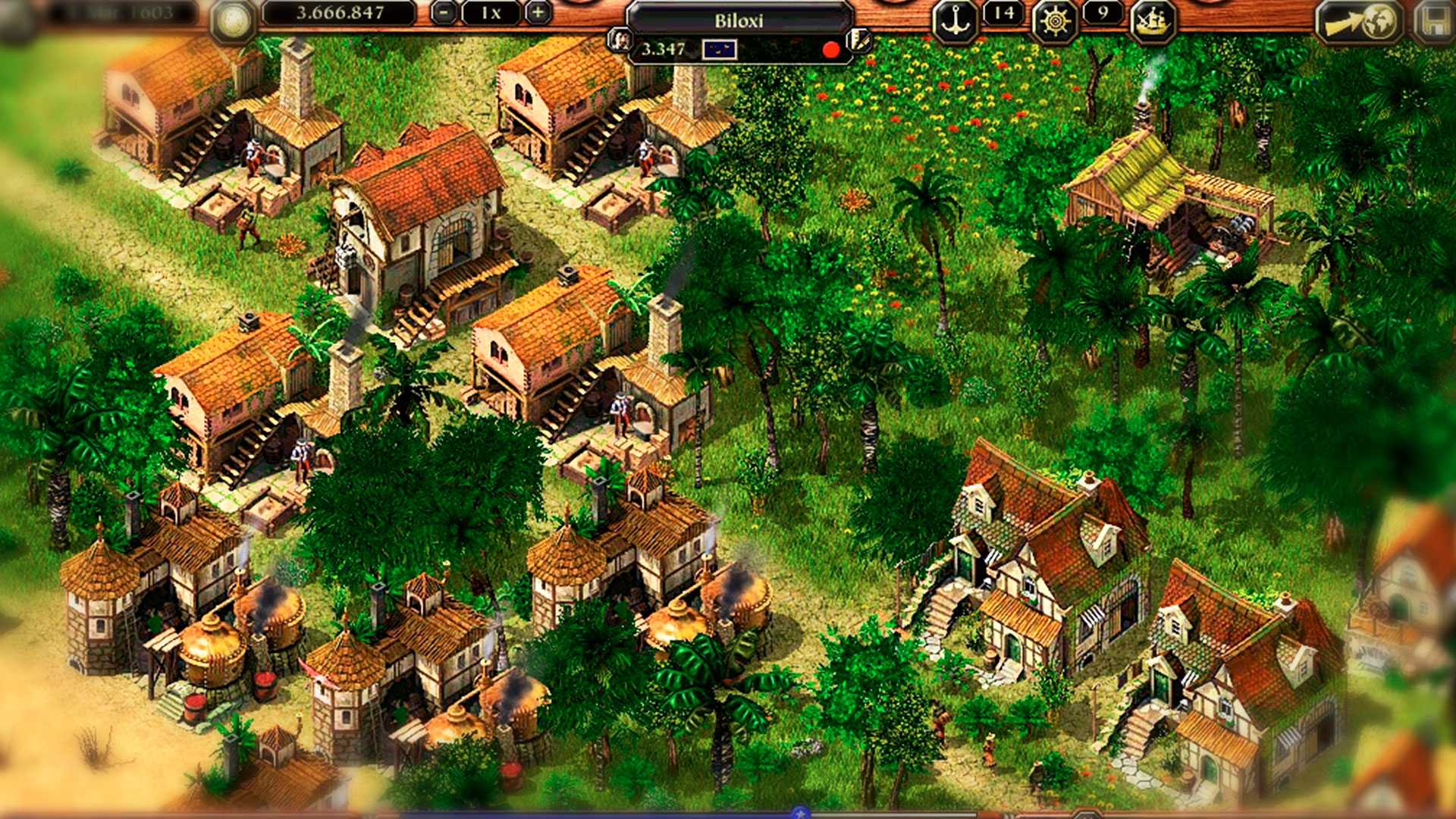Go to the world map globe button
The height and width of the screenshot is (819, 1456).
(x=1360, y=21)
